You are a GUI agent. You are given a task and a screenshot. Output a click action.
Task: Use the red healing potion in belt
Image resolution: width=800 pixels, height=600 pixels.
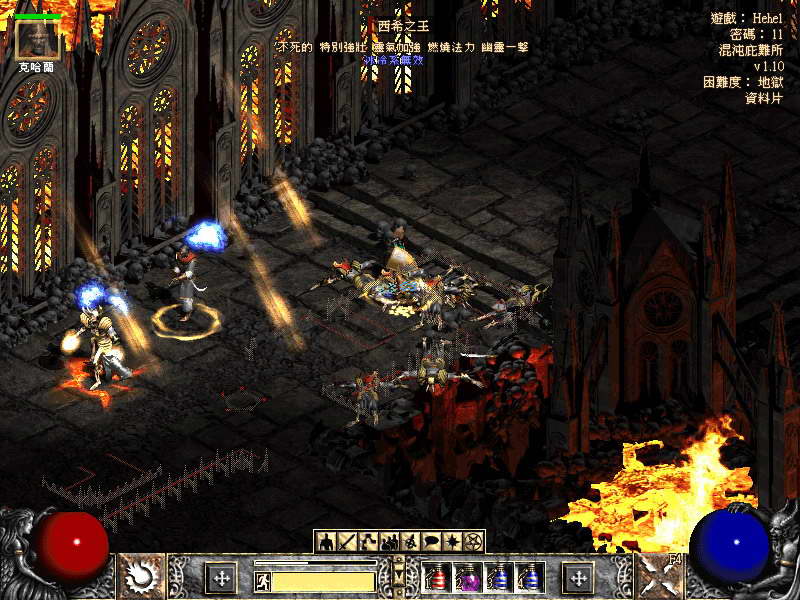[x=437, y=577]
